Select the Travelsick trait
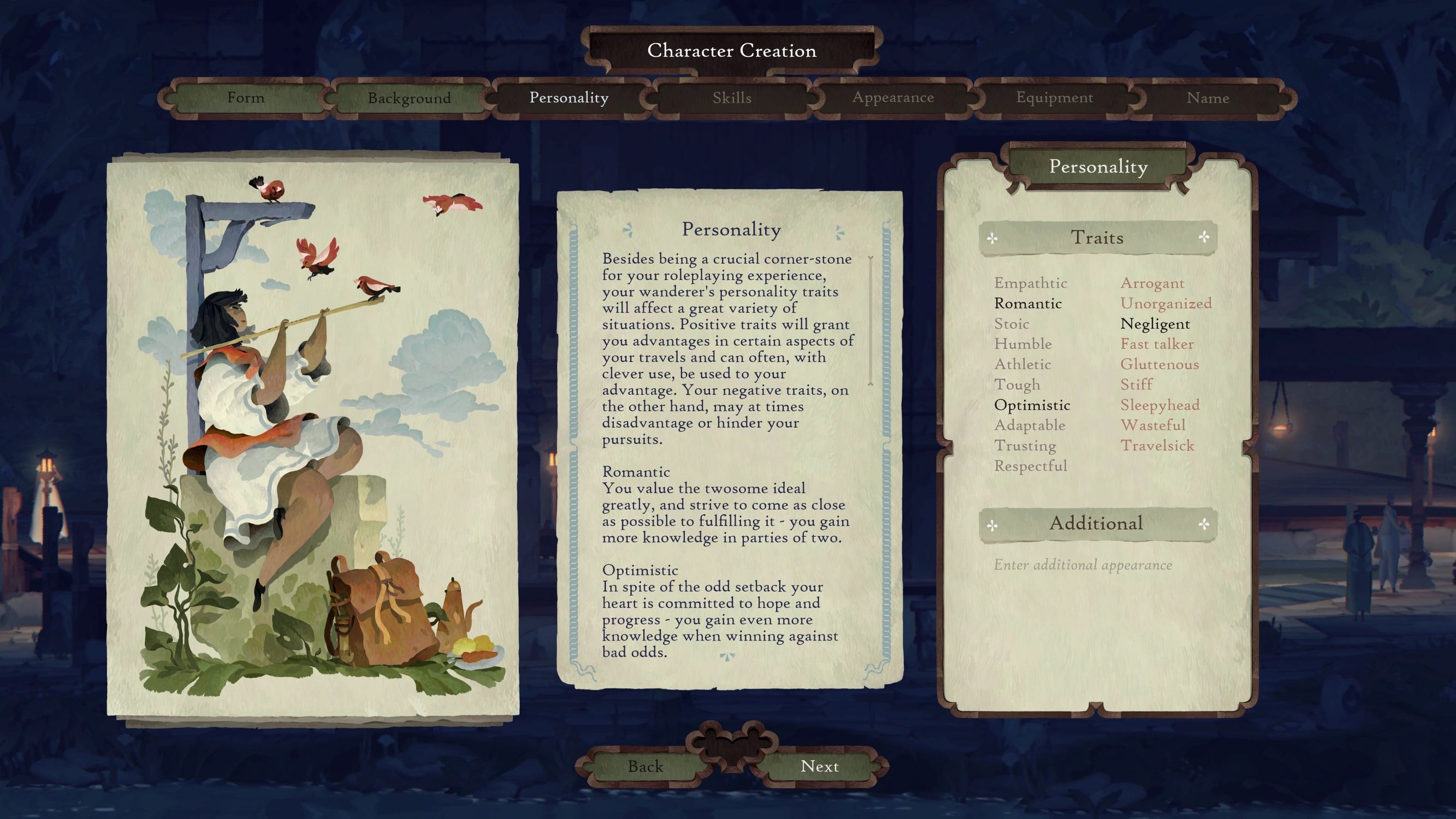Image resolution: width=1456 pixels, height=819 pixels. coord(1157,446)
